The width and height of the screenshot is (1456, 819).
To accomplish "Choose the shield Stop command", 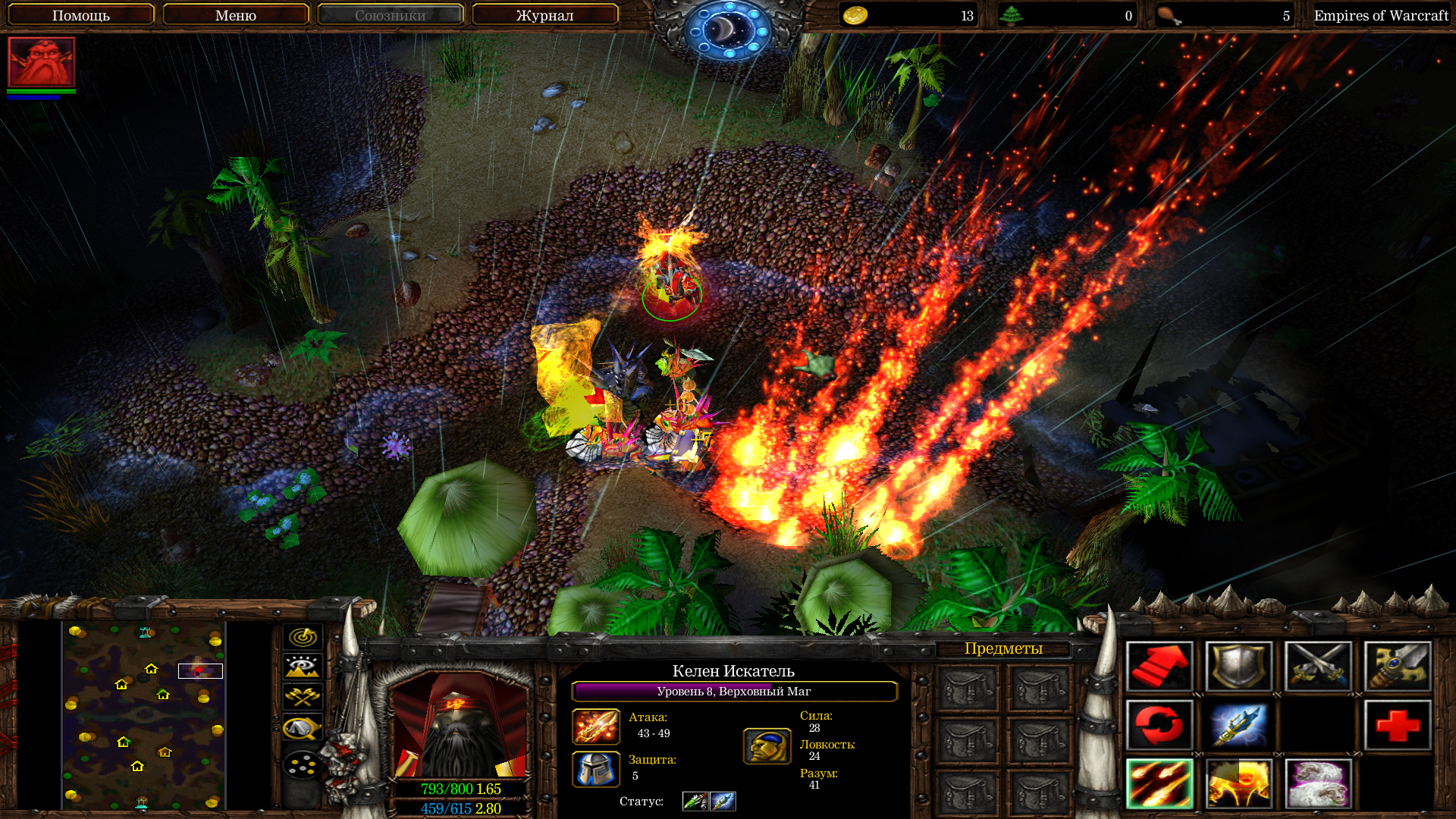I will tap(1238, 667).
